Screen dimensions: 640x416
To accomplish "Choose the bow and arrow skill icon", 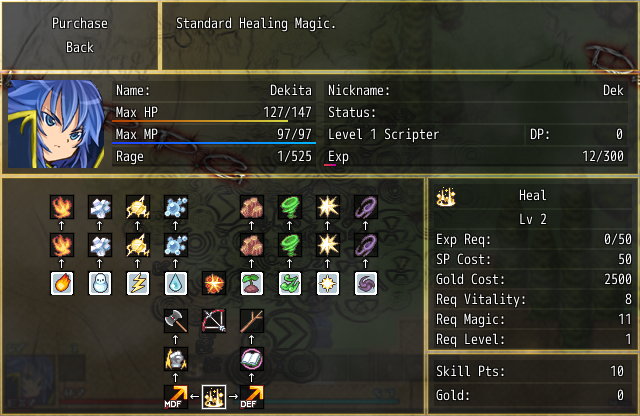I will click(214, 321).
